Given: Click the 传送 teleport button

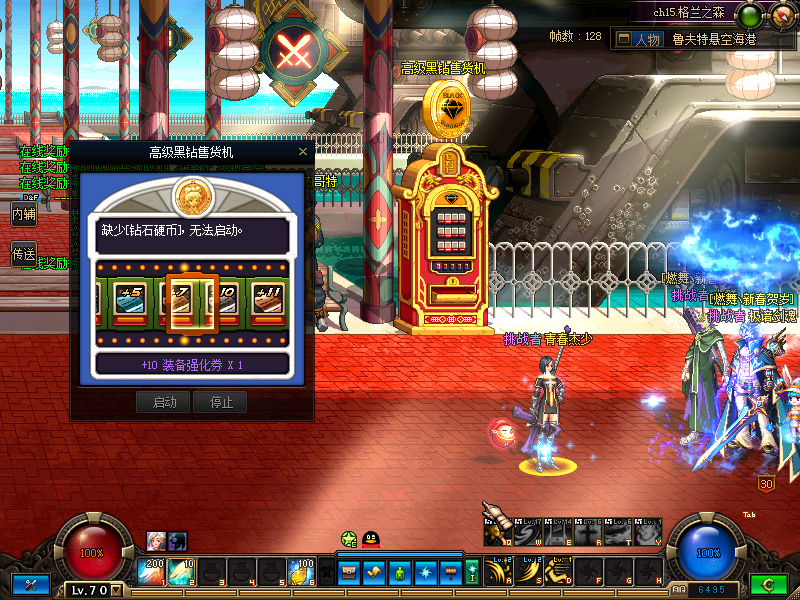Looking at the screenshot, I should coord(23,255).
